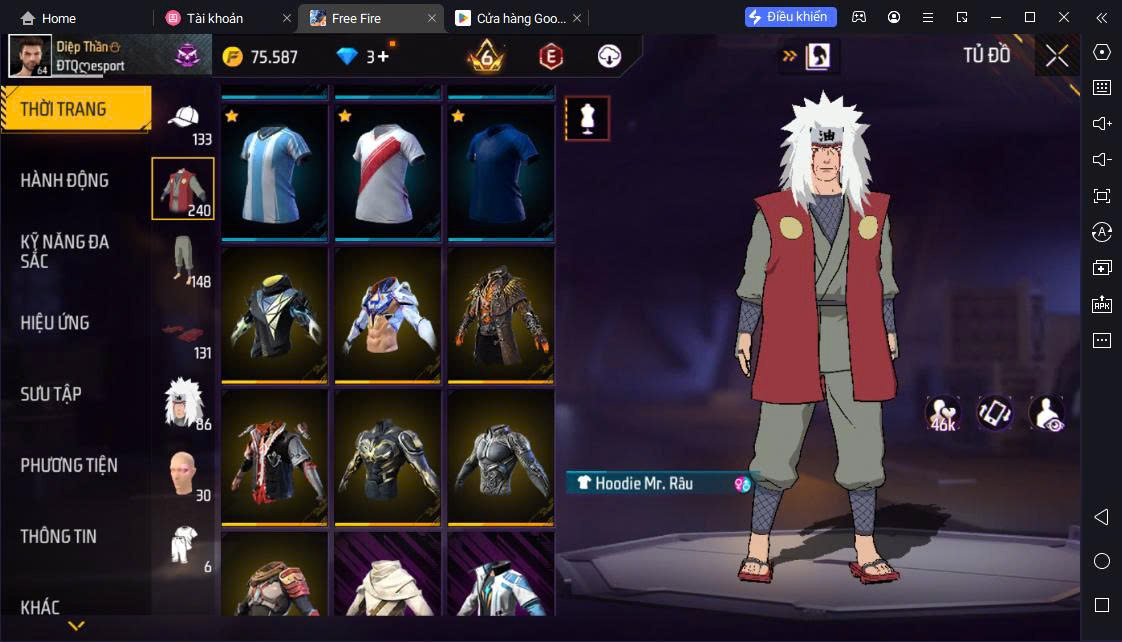Open the HIỆU ỨNG tab
The width and height of the screenshot is (1122, 642).
(x=55, y=323)
